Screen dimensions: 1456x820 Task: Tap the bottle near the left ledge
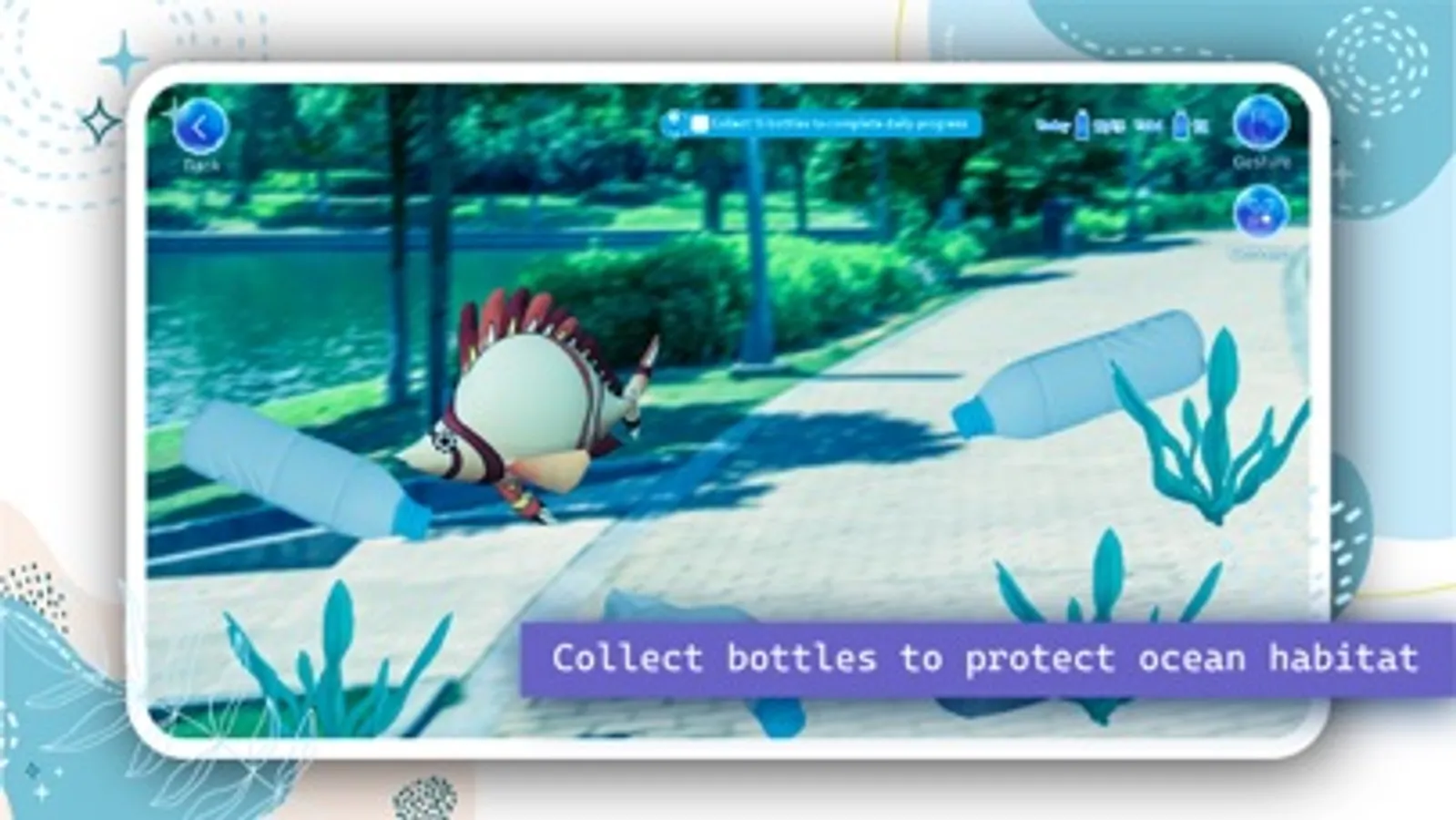coord(300,465)
